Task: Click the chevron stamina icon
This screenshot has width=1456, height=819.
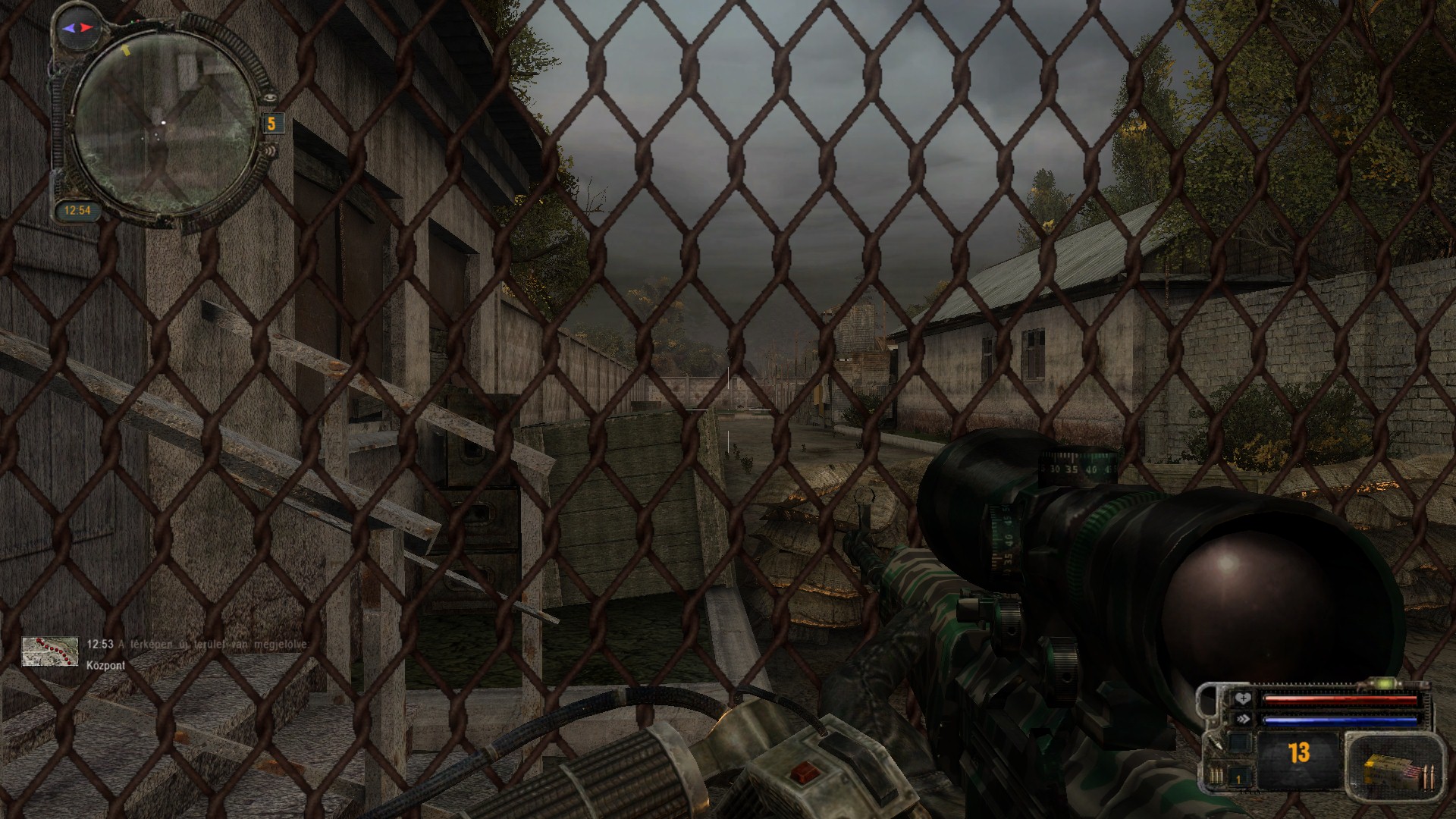Action: [x=1242, y=719]
